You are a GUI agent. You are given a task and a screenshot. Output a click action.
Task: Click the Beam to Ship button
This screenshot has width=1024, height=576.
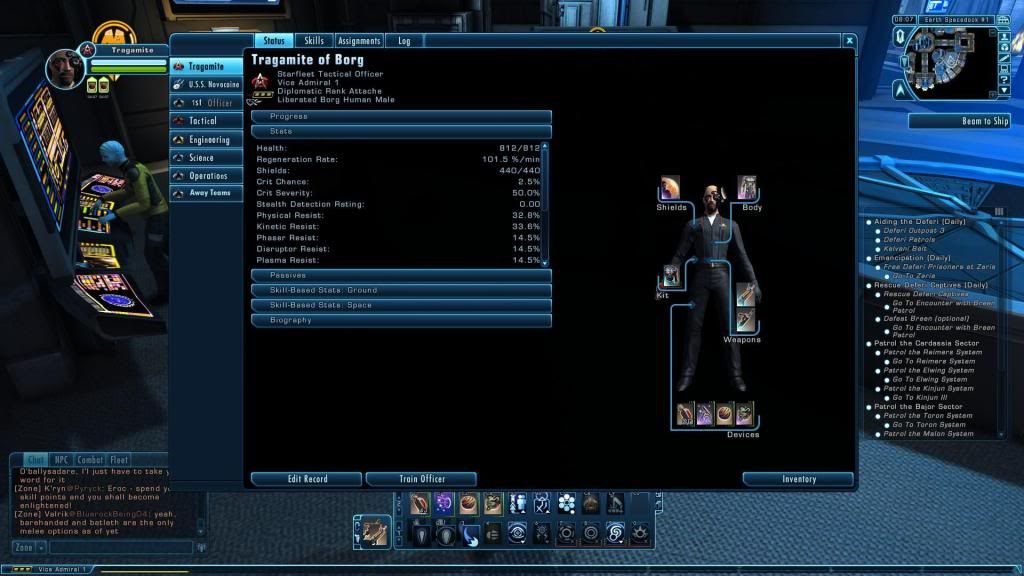tap(959, 121)
